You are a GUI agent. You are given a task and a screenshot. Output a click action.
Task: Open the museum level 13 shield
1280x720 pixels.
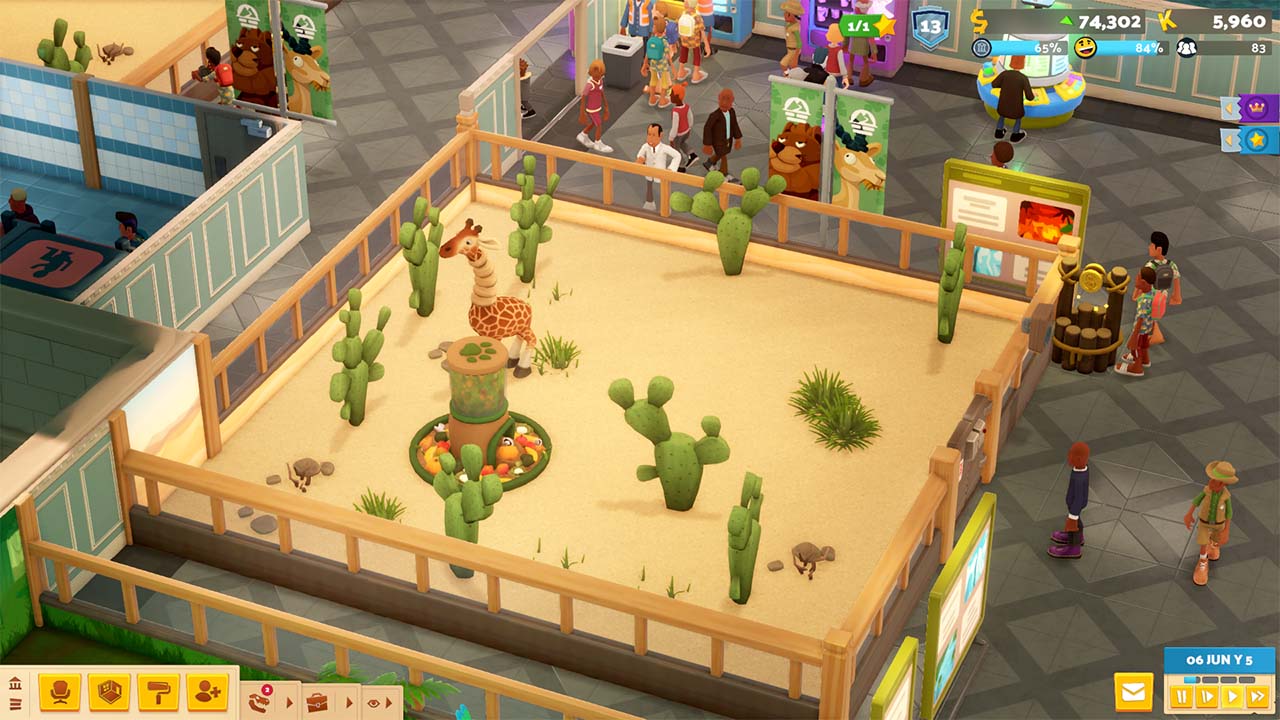tap(929, 27)
